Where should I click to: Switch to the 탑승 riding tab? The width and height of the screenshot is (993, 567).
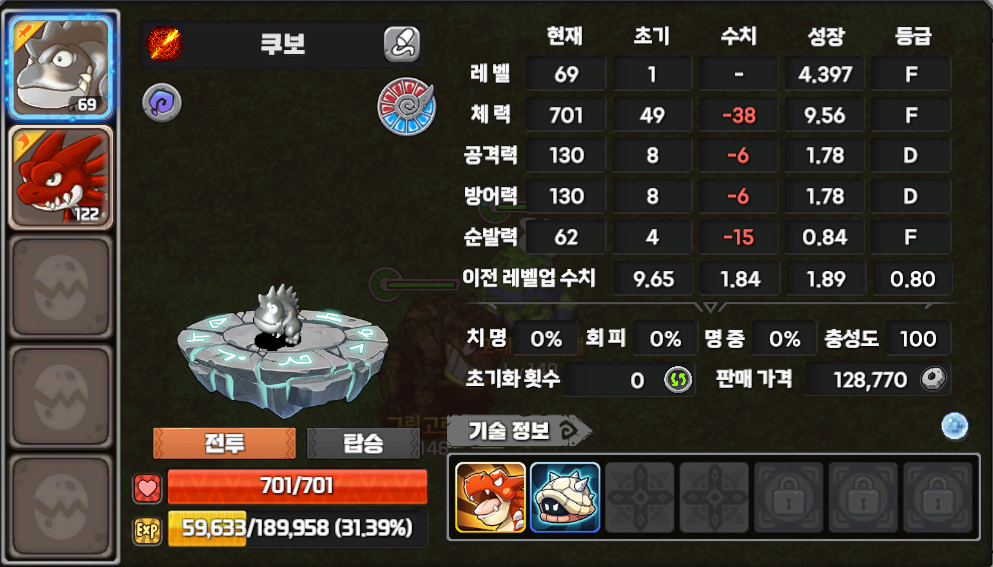(x=362, y=443)
